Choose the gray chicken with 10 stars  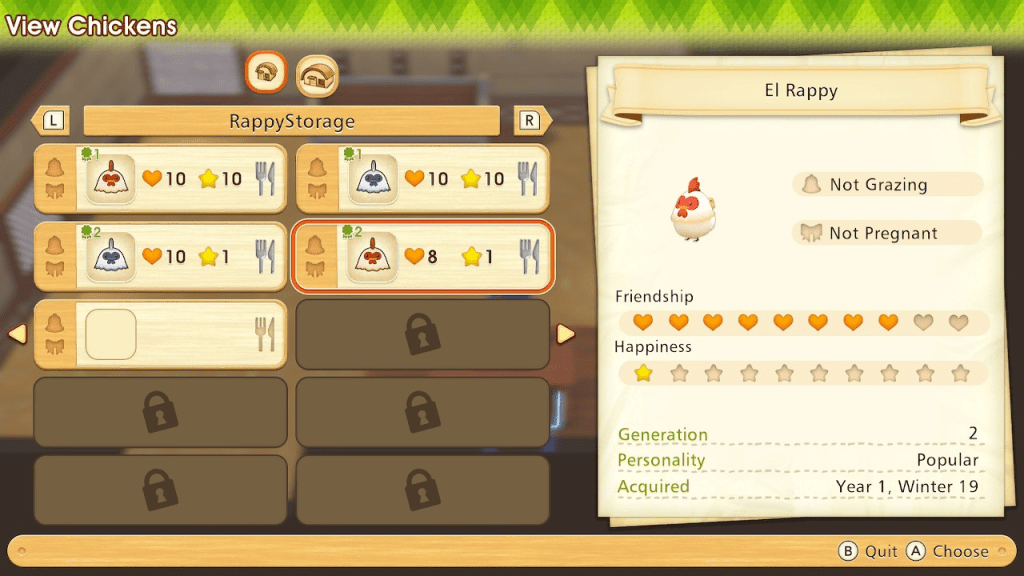[422, 179]
